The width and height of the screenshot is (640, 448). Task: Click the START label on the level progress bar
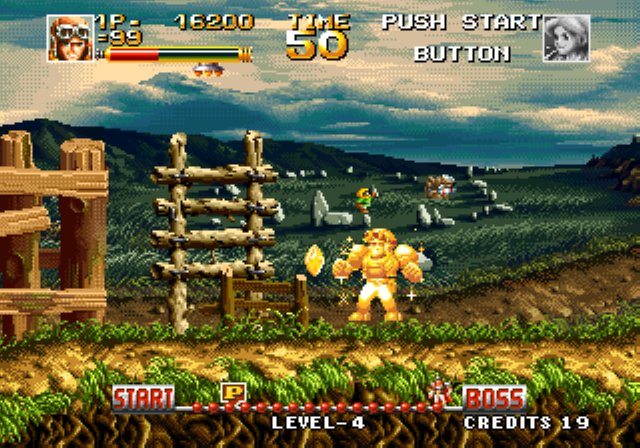point(143,397)
